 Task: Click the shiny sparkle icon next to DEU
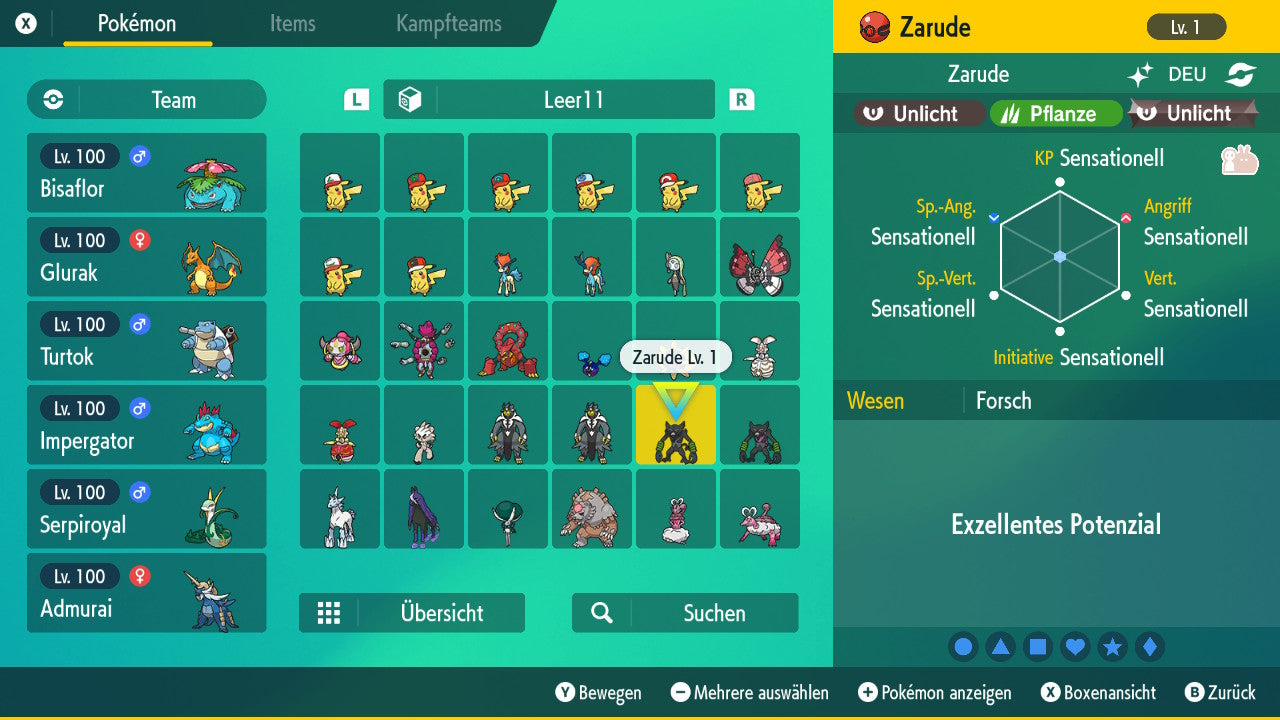tap(1140, 73)
